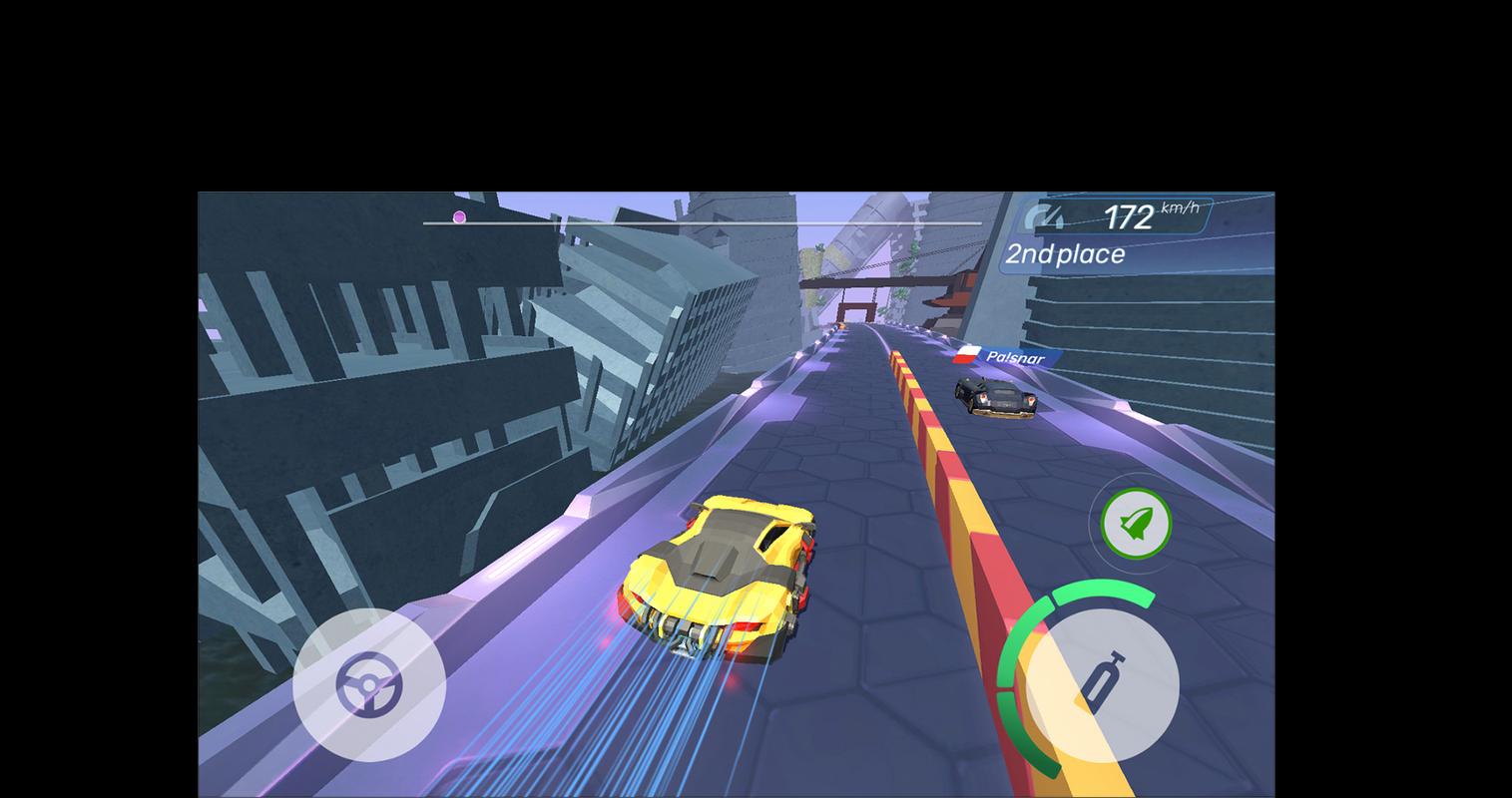This screenshot has height=798, width=1512.
Task: Tap the steering wheel control
Action: [x=368, y=685]
